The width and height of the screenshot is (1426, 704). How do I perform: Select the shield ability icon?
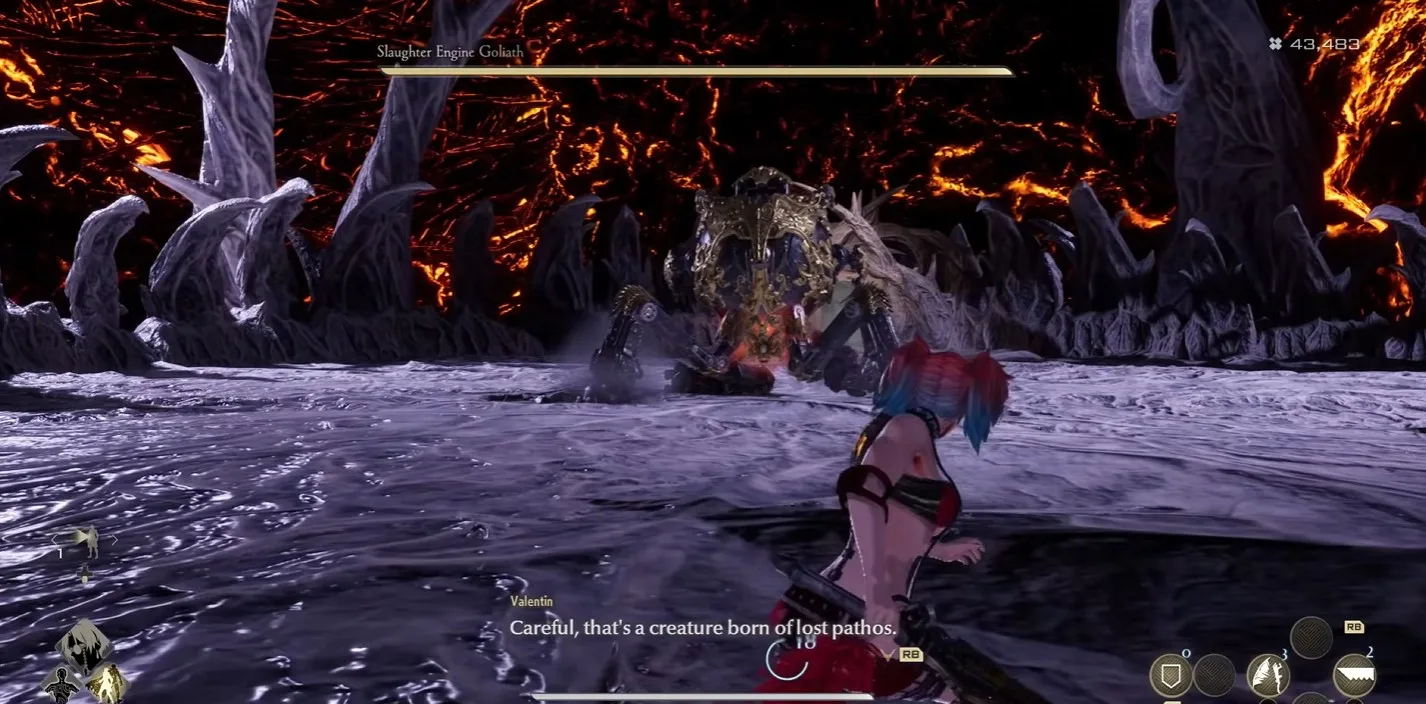click(x=1170, y=676)
